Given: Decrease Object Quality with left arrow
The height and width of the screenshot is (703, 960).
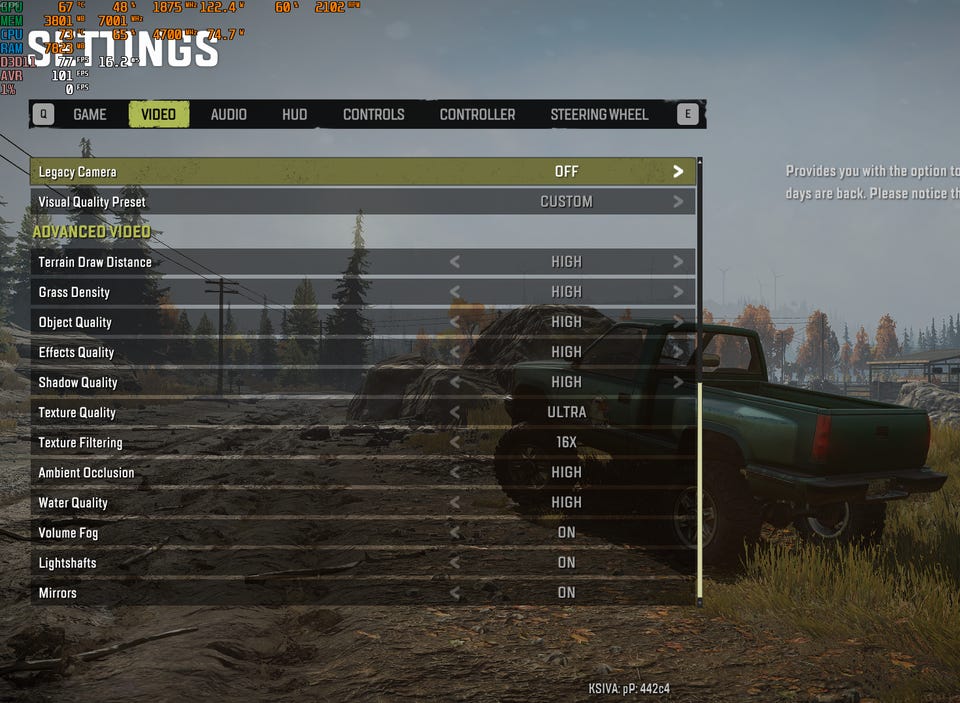Looking at the screenshot, I should tap(455, 322).
